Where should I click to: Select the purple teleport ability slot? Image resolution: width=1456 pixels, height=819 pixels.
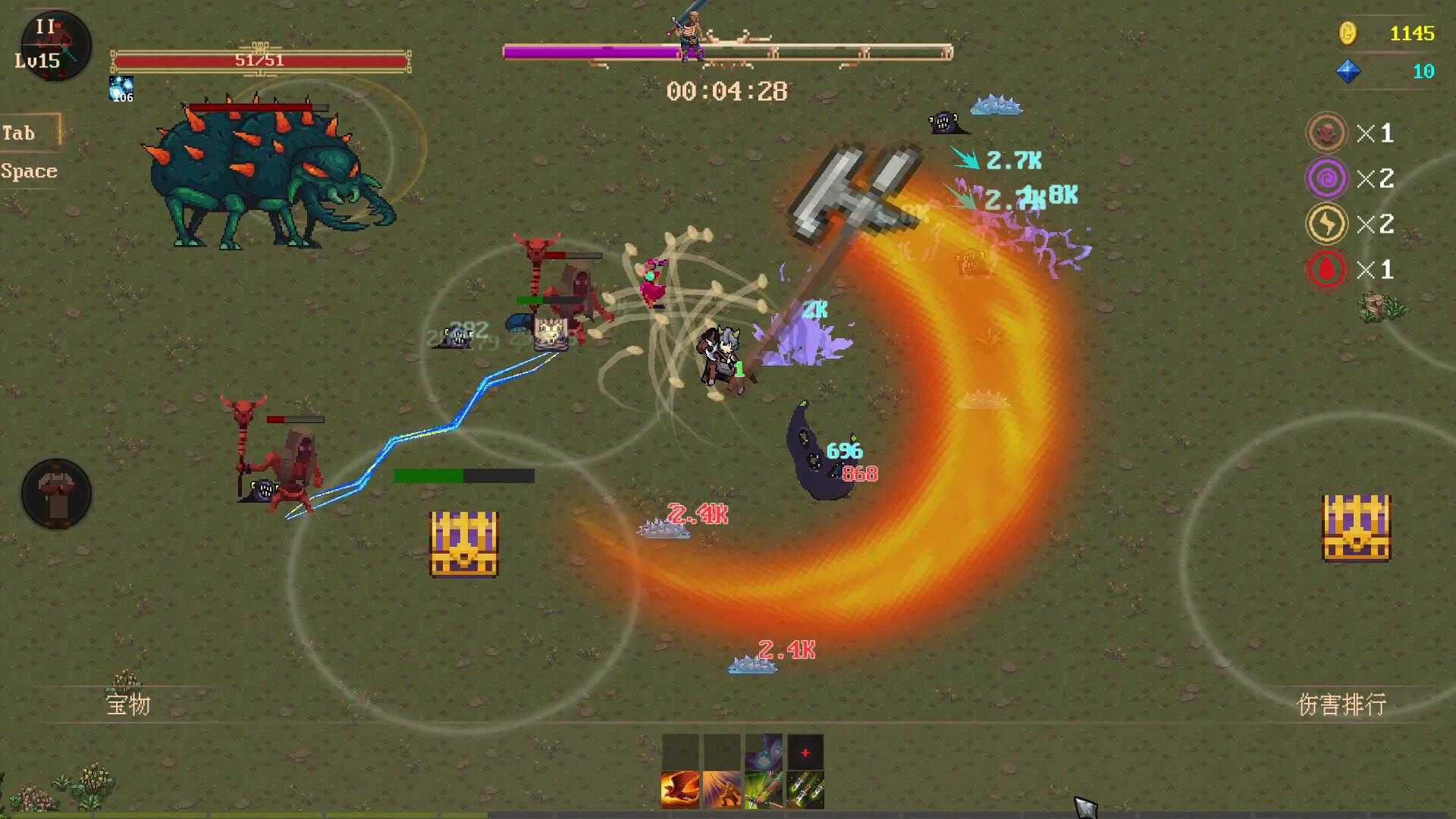click(x=764, y=750)
